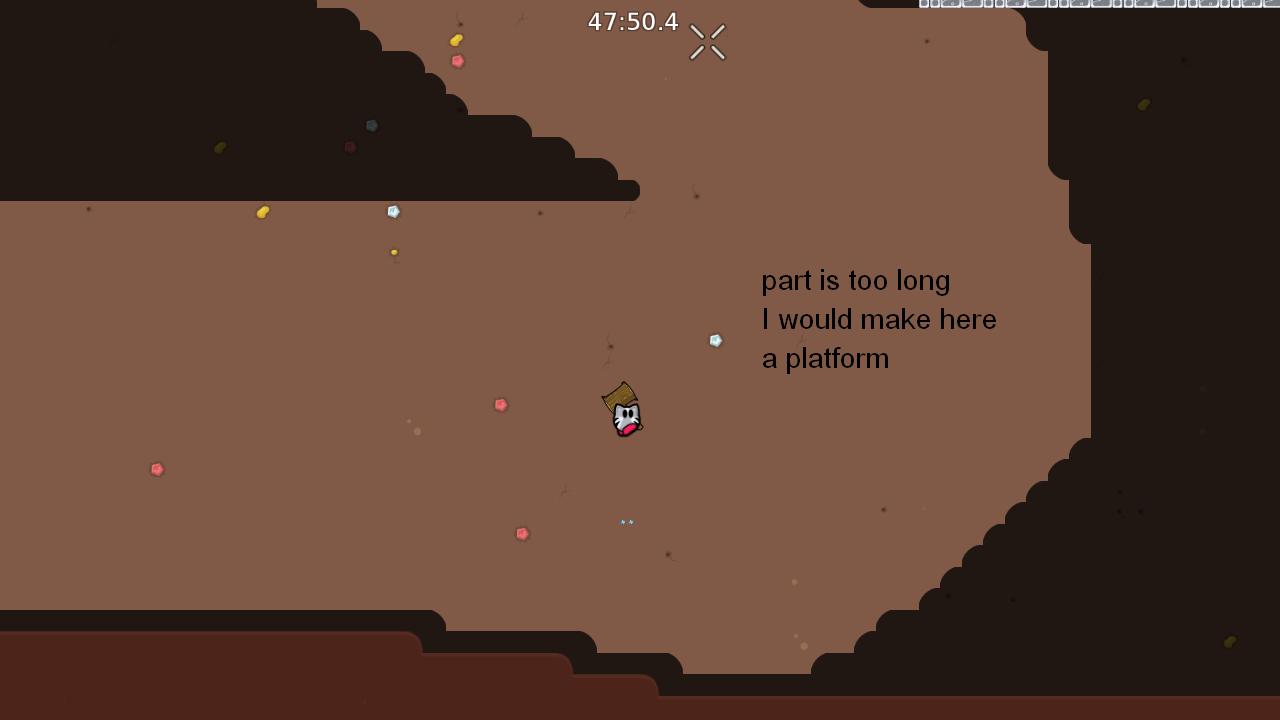The height and width of the screenshot is (720, 1280).
Task: Click the two small blue shards beneath the cat
Action: [x=627, y=521]
